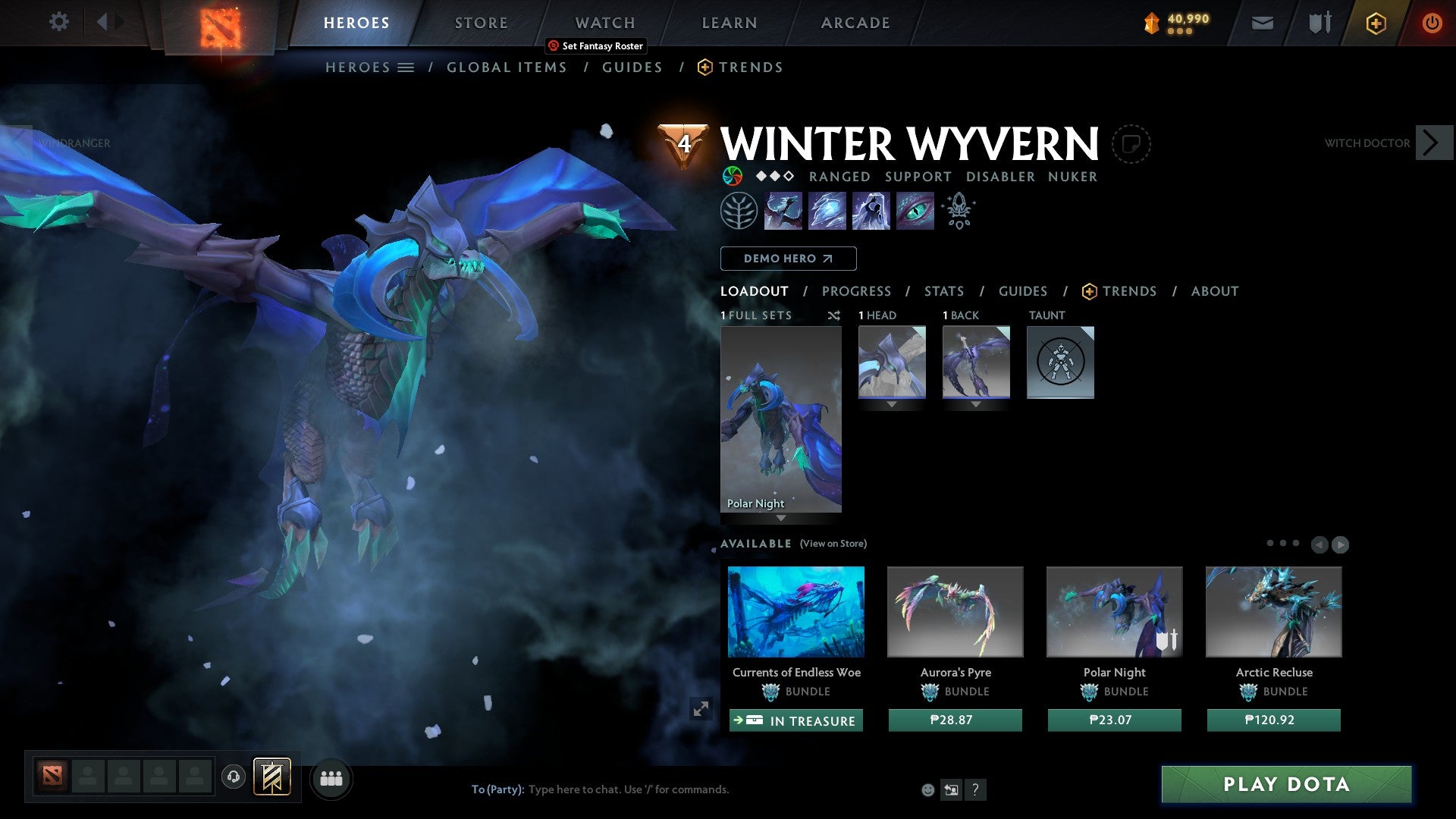The width and height of the screenshot is (1456, 819).
Task: Switch to the STATS tab
Action: pos(943,291)
